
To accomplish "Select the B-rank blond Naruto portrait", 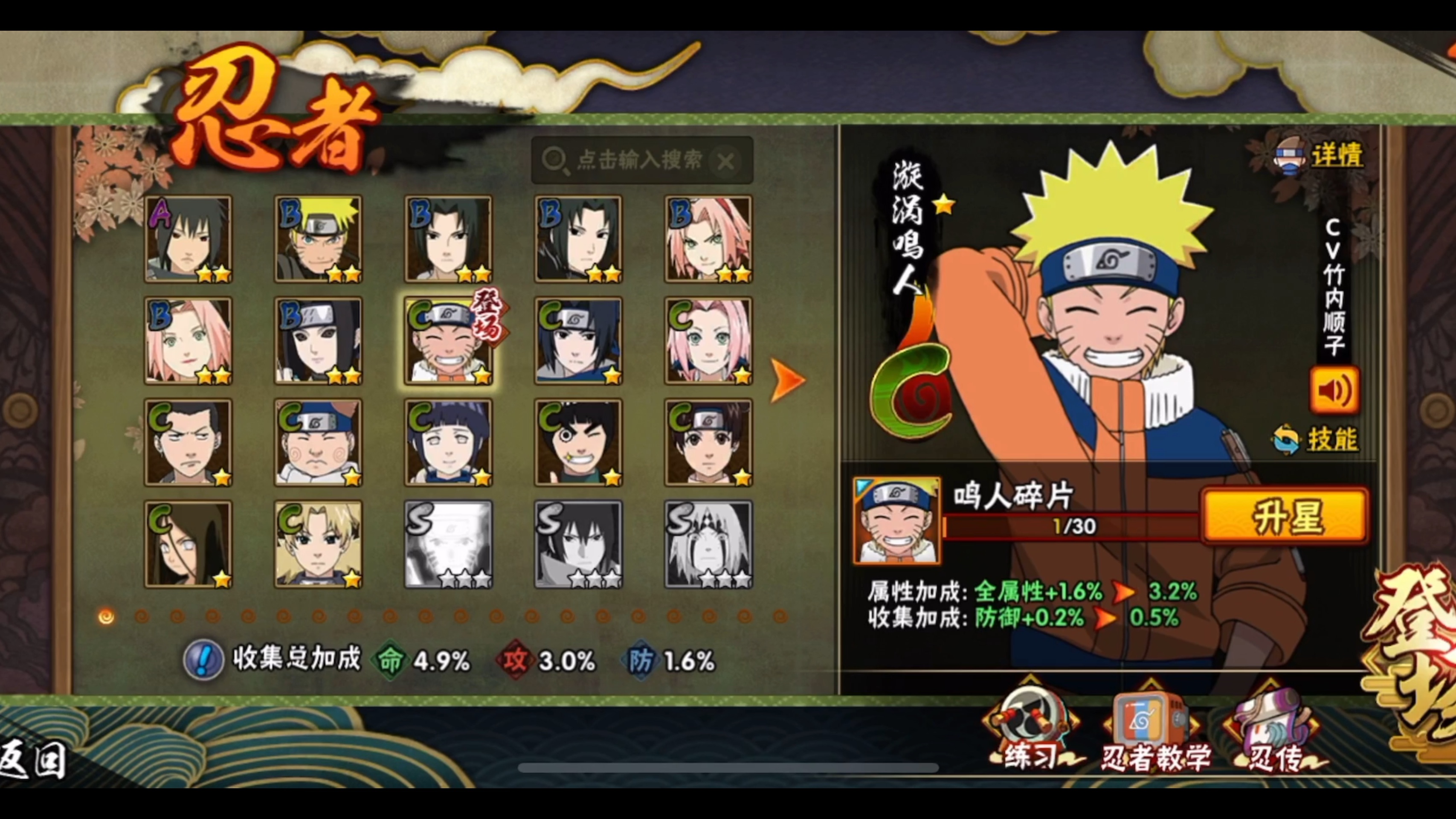I will [318, 239].
